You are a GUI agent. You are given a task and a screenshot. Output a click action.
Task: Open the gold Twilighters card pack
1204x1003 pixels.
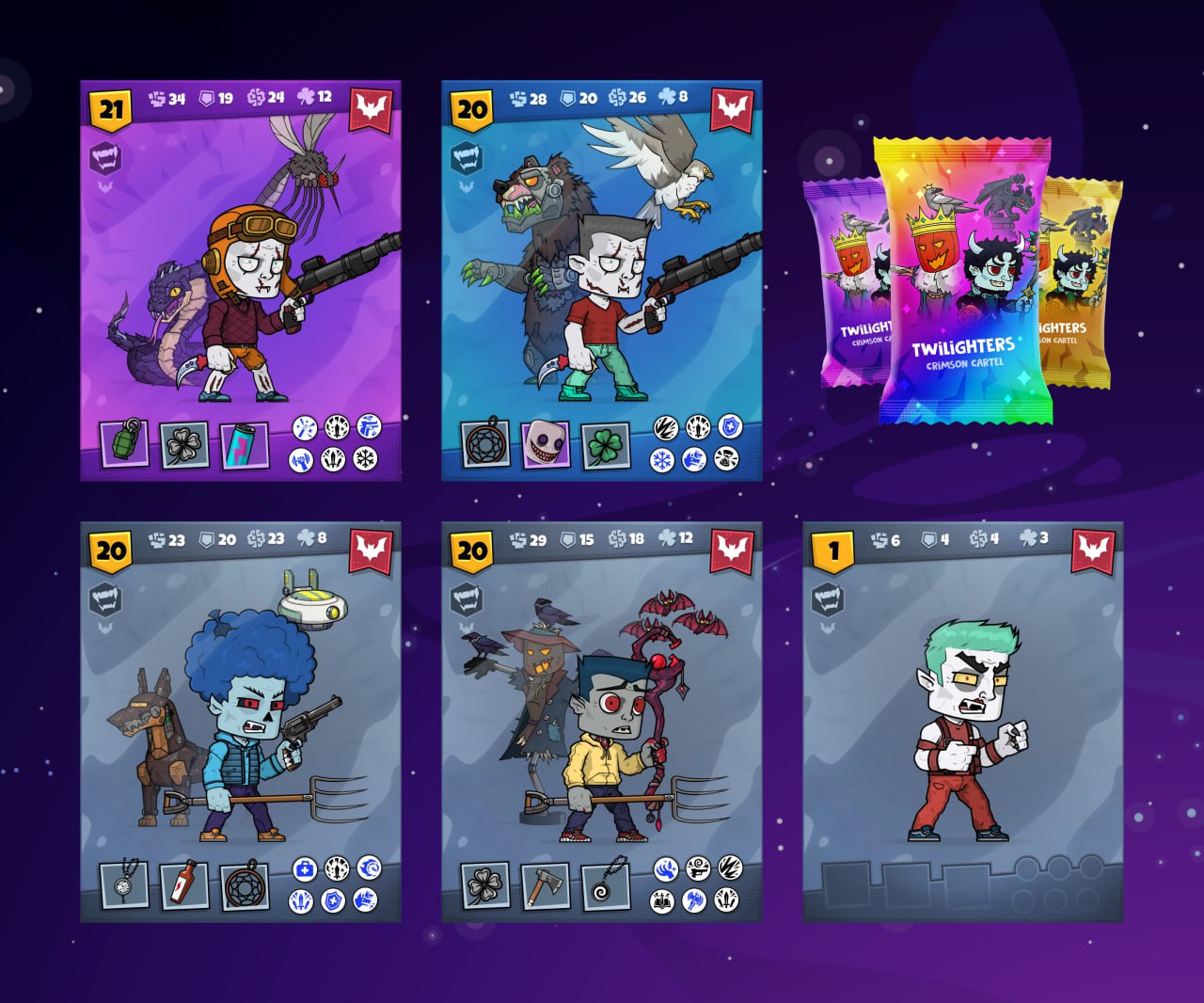click(1082, 282)
